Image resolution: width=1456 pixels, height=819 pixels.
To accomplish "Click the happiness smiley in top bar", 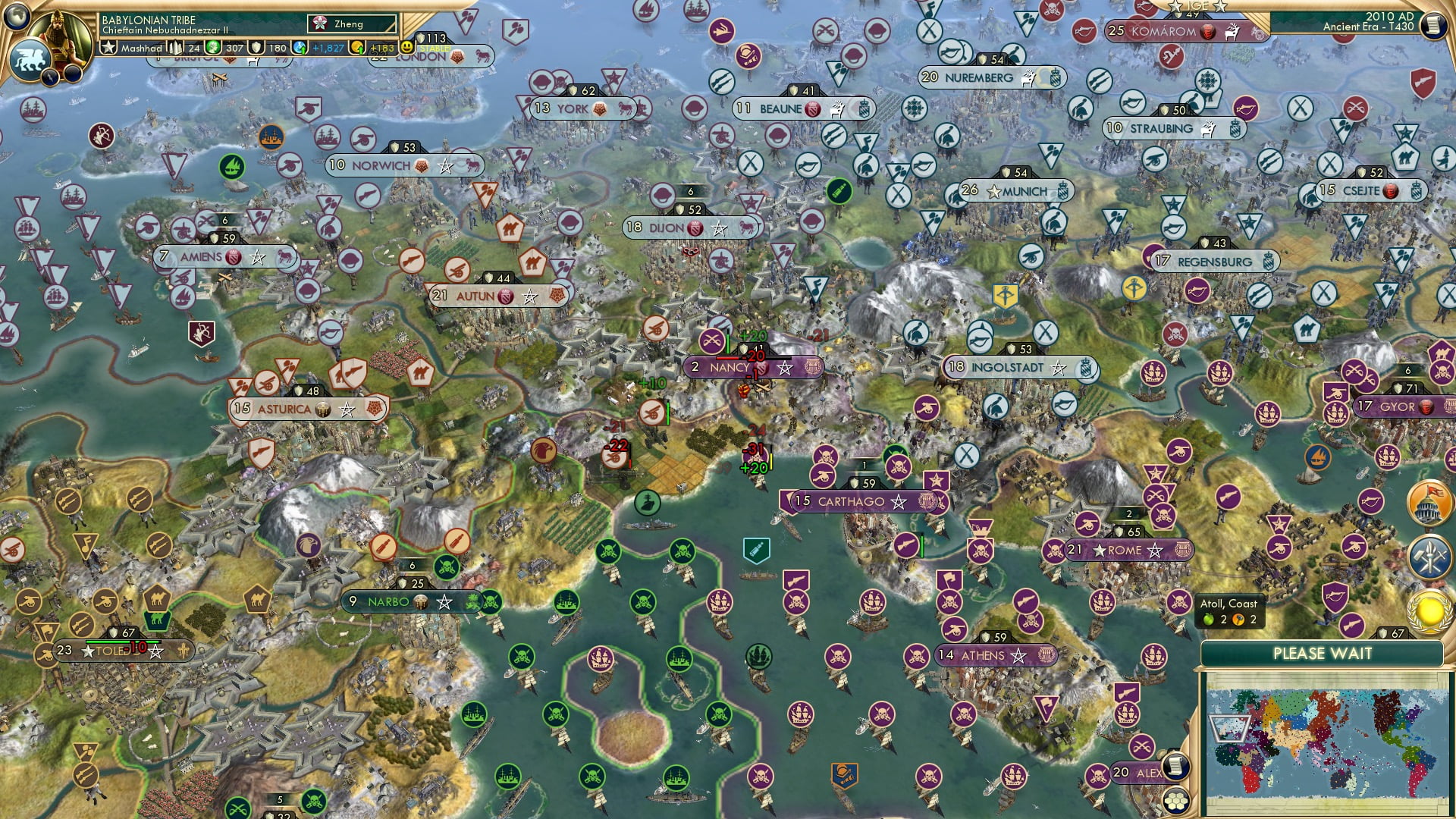I will [x=408, y=45].
